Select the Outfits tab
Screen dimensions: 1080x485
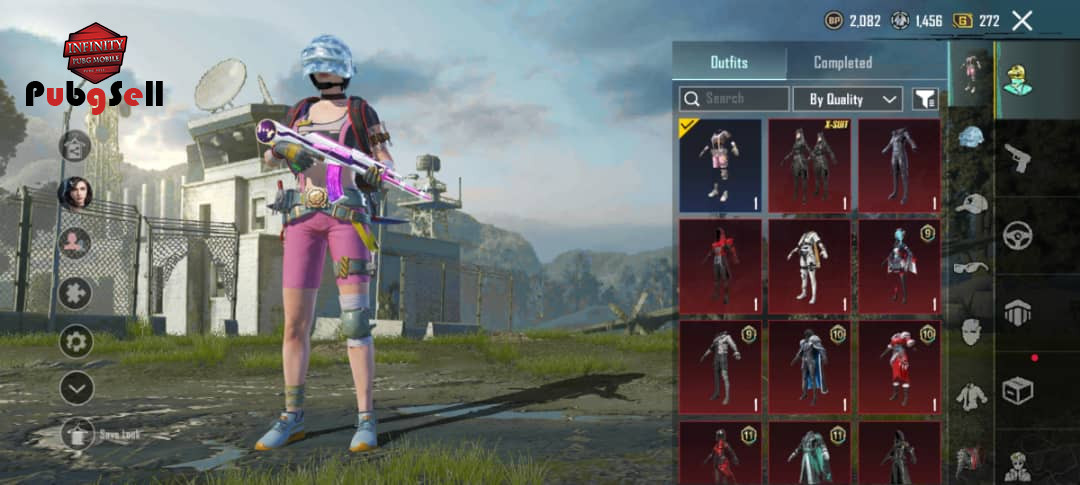(x=729, y=62)
